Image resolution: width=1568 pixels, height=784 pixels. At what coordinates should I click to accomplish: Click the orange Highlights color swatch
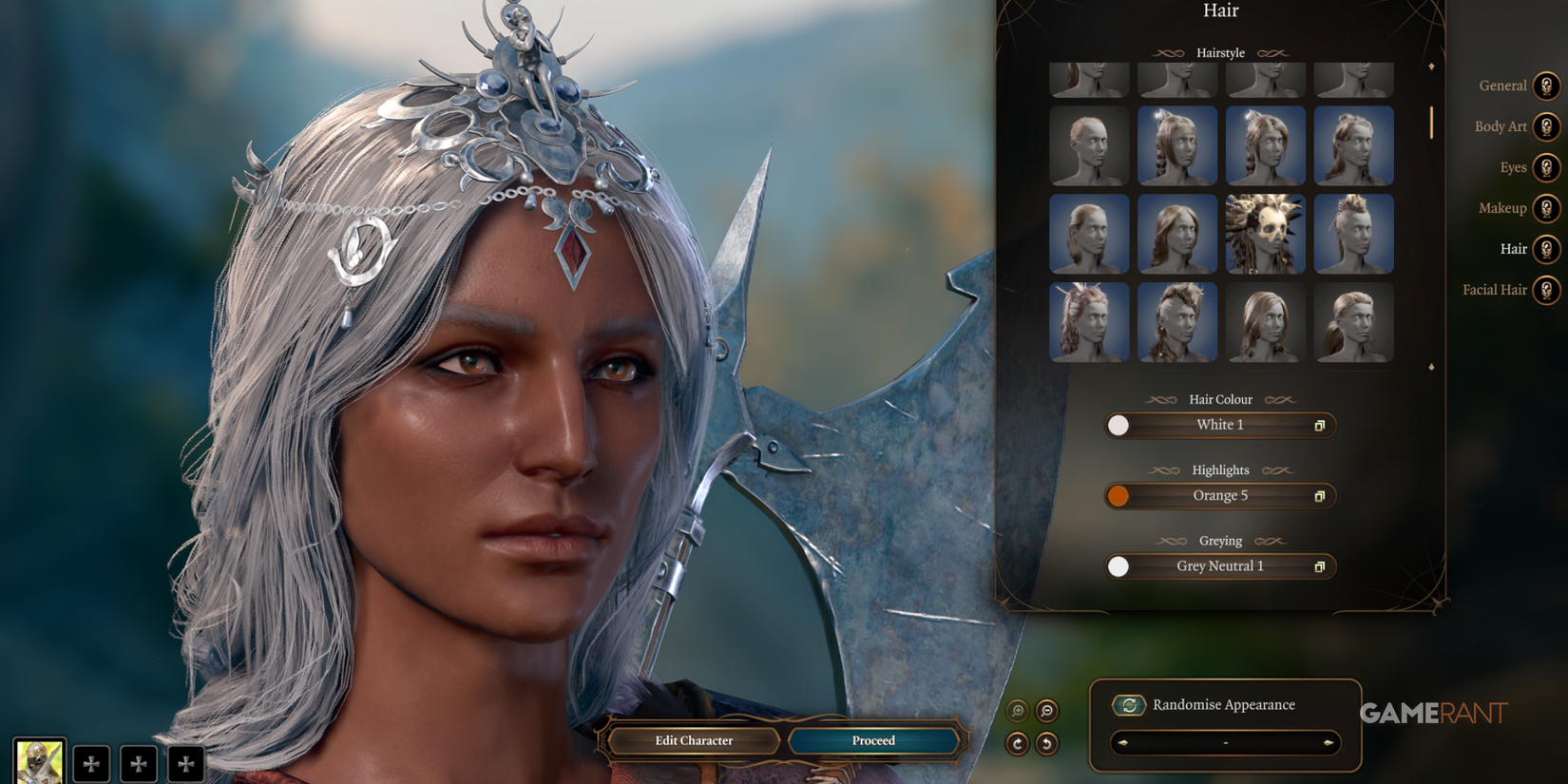1119,495
